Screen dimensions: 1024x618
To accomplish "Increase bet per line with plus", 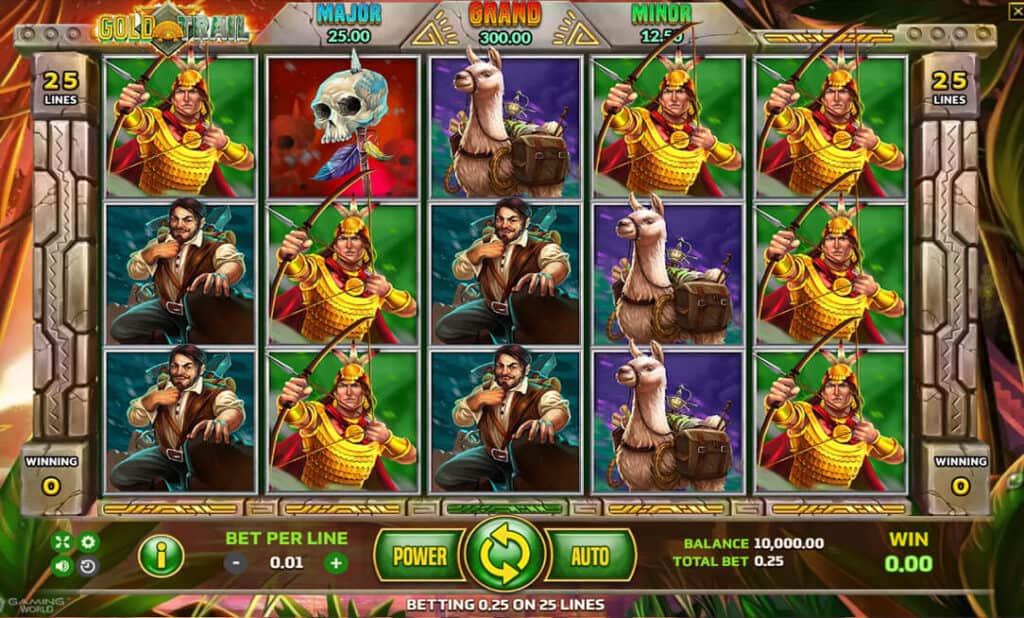I will tap(336, 562).
